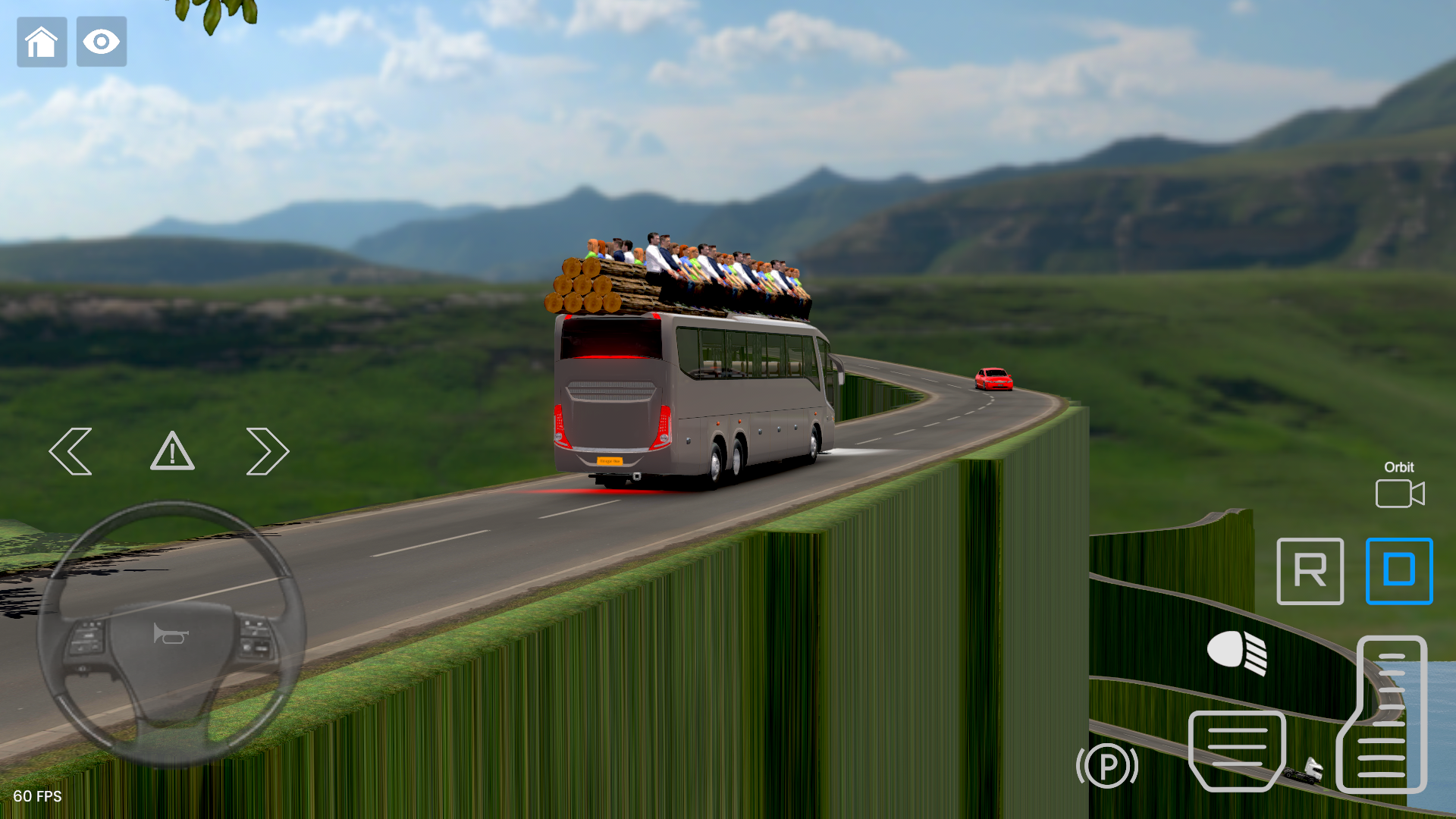The image size is (1456, 819).
Task: Select Drive mode with the D button
Action: point(1399,572)
